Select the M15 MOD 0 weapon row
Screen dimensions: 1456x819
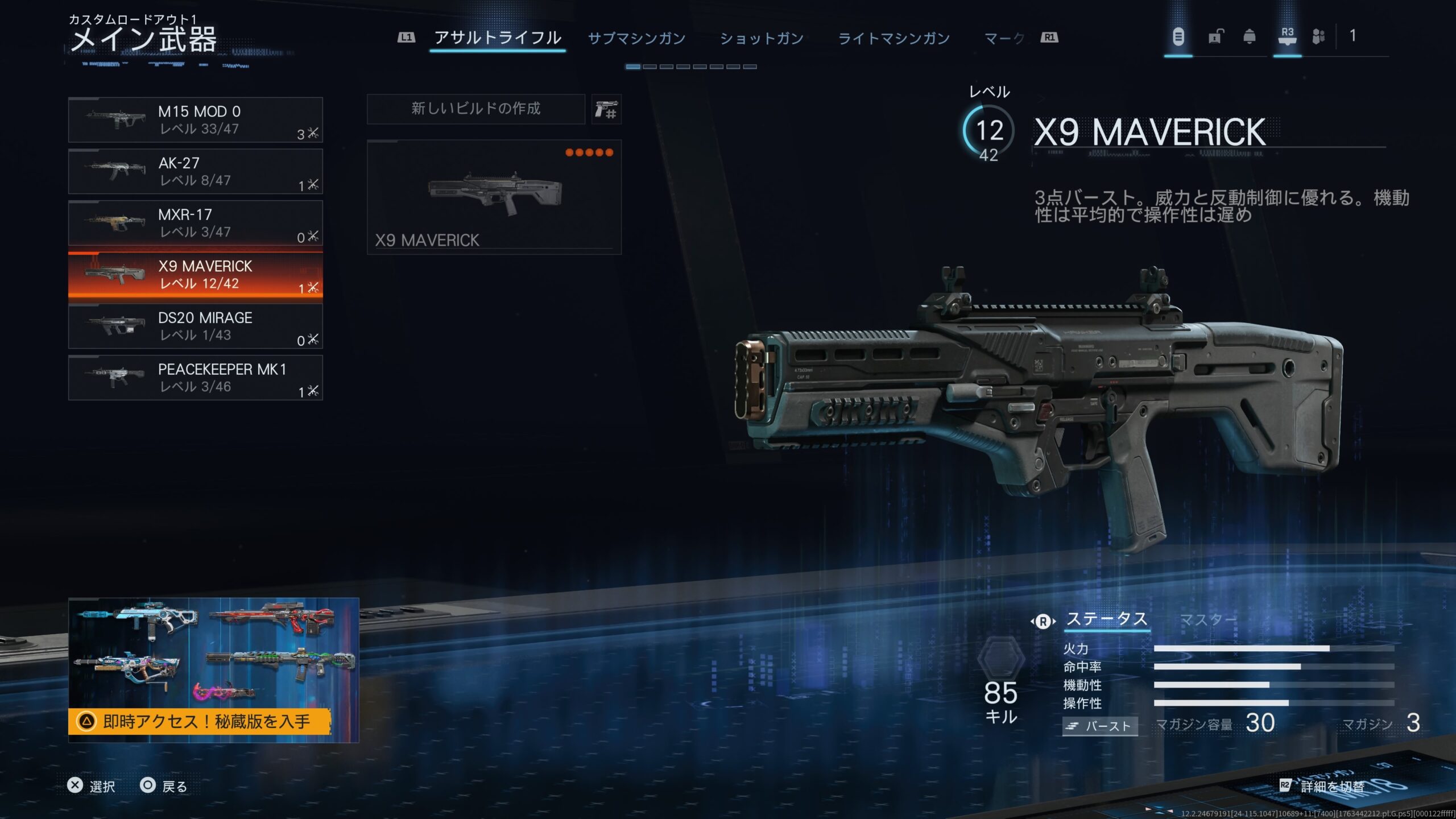pyautogui.click(x=195, y=120)
